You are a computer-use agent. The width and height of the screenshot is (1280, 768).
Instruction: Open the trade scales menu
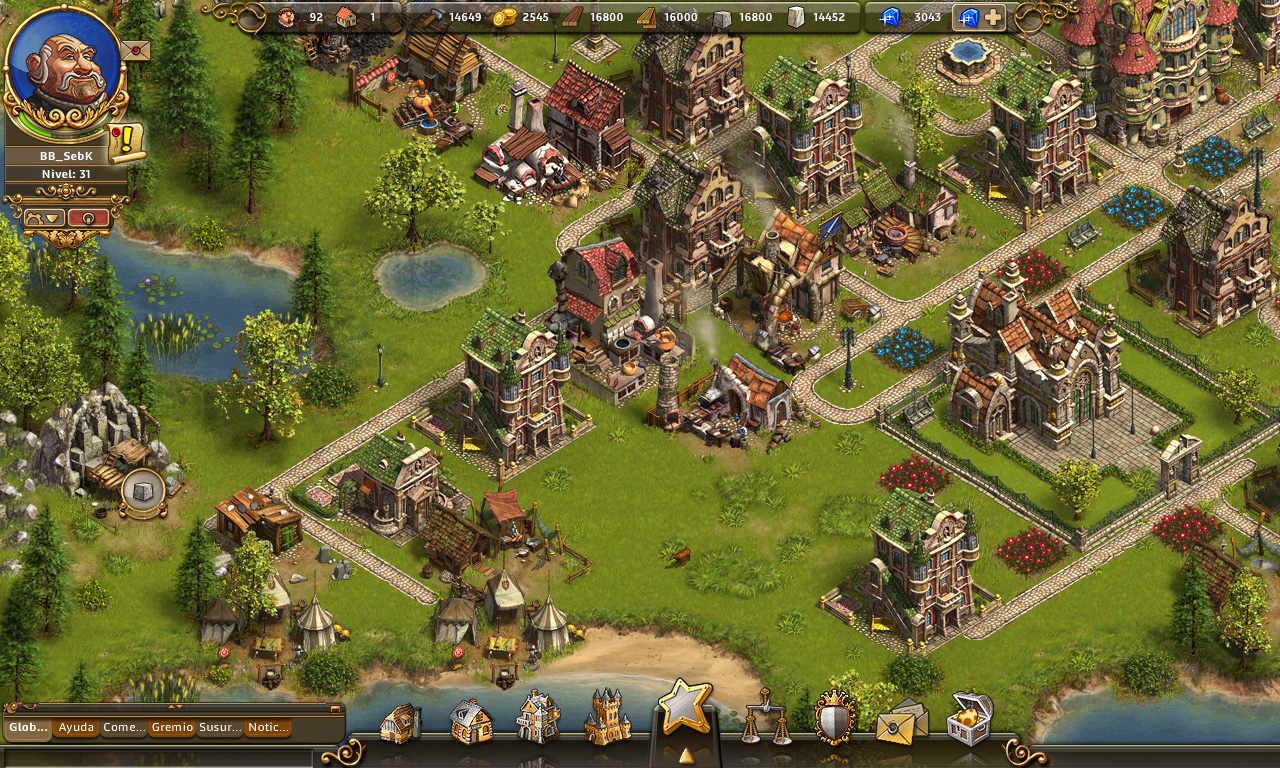pos(765,716)
